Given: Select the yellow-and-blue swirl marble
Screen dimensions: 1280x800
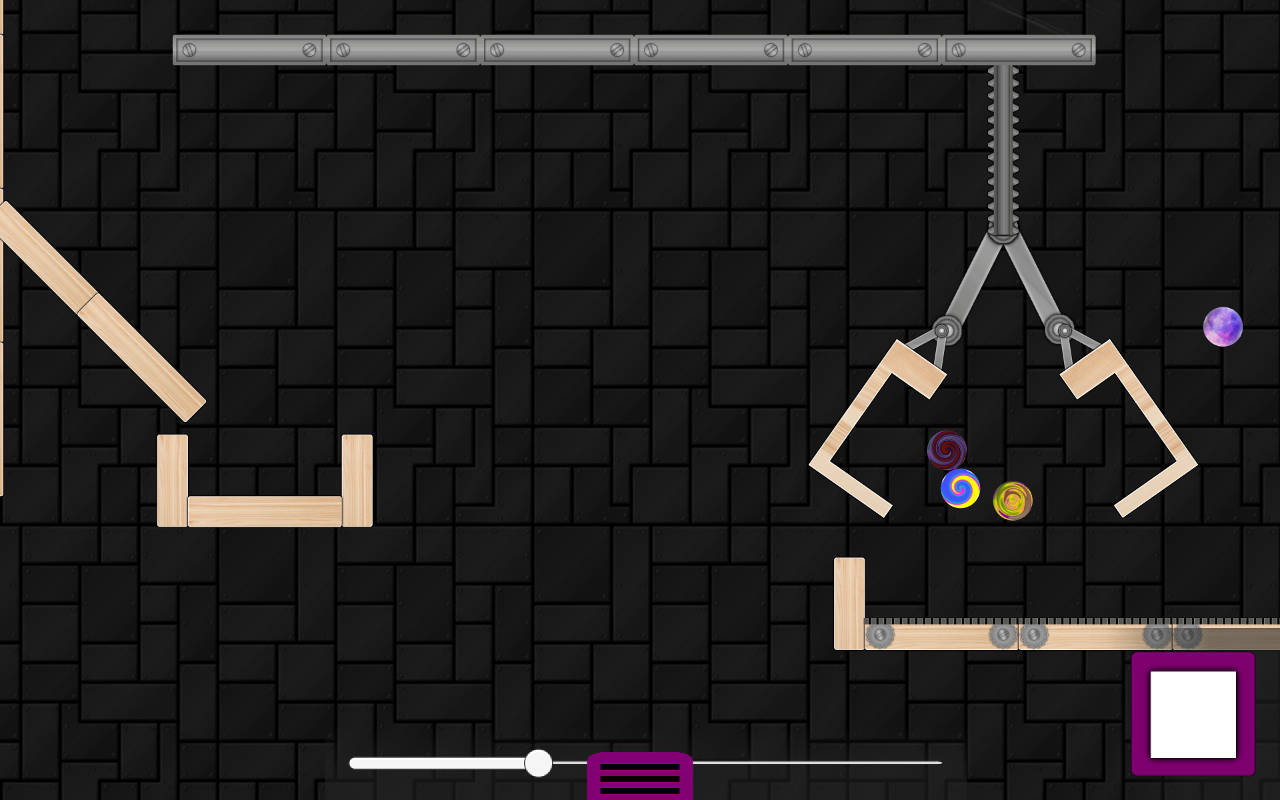Looking at the screenshot, I should pos(959,489).
